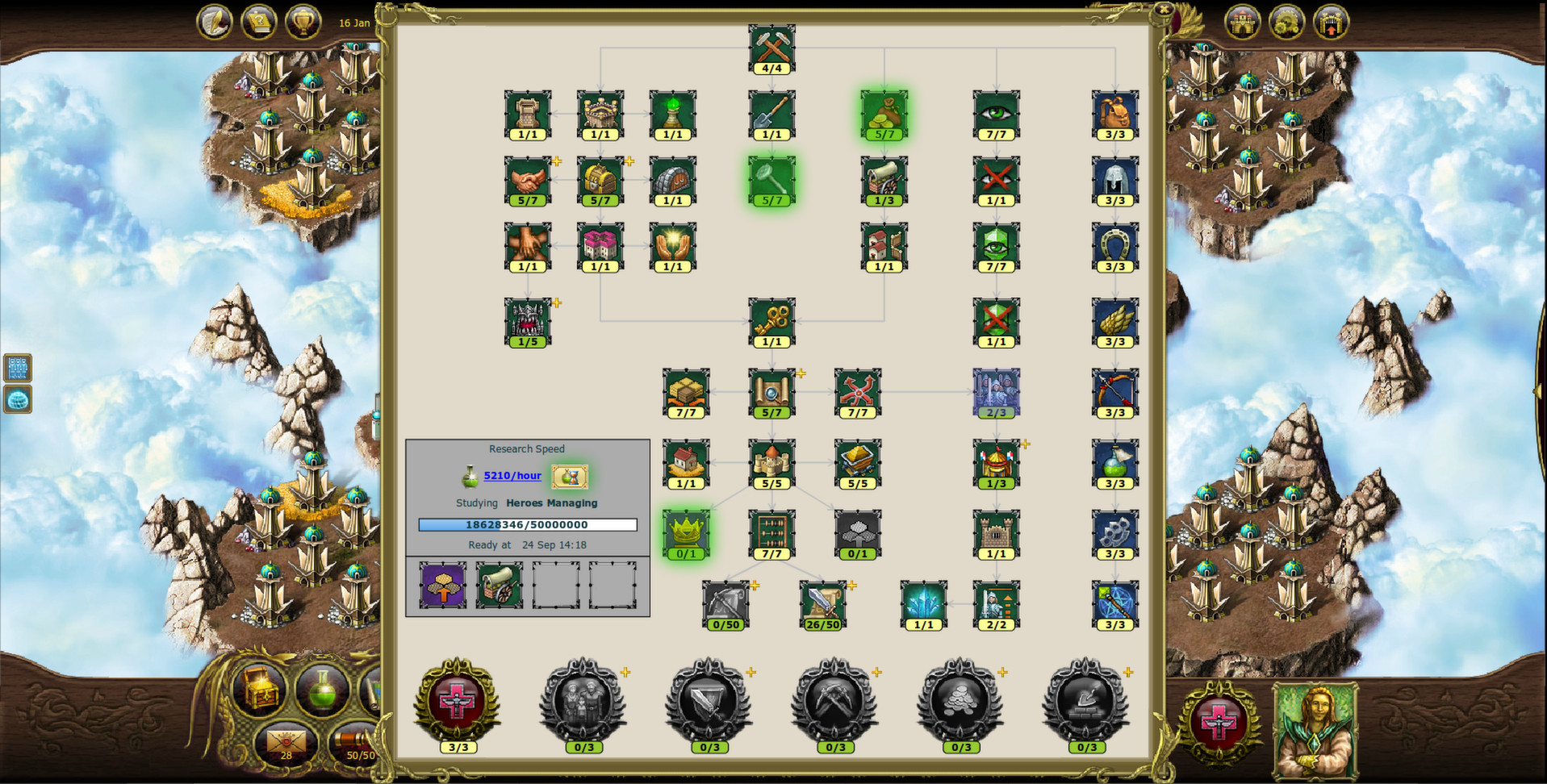Click the Heroes Managing research progress bar
Viewport: 1547px width, 784px height.
click(x=527, y=524)
